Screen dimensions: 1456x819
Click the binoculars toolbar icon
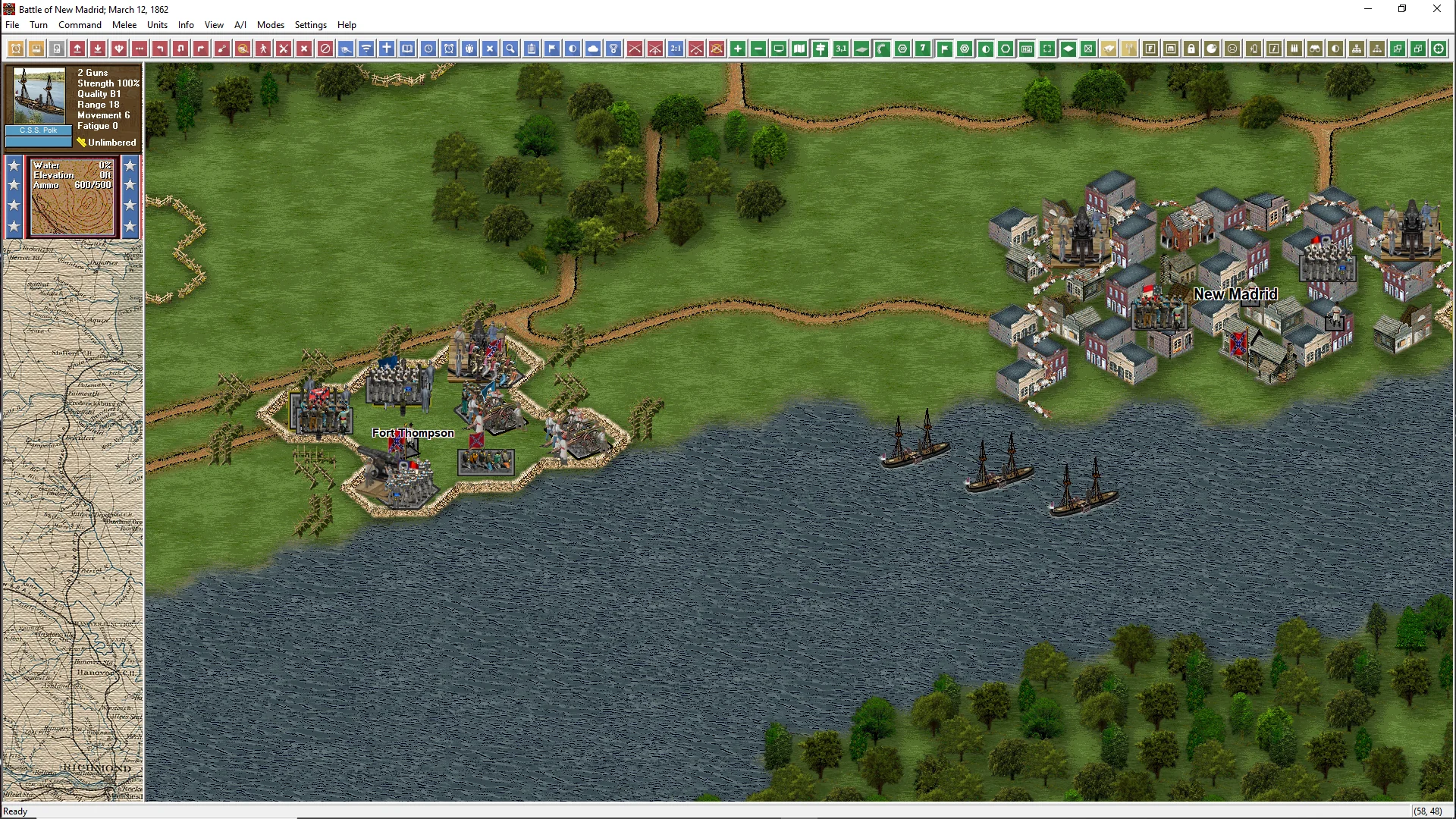click(1315, 49)
